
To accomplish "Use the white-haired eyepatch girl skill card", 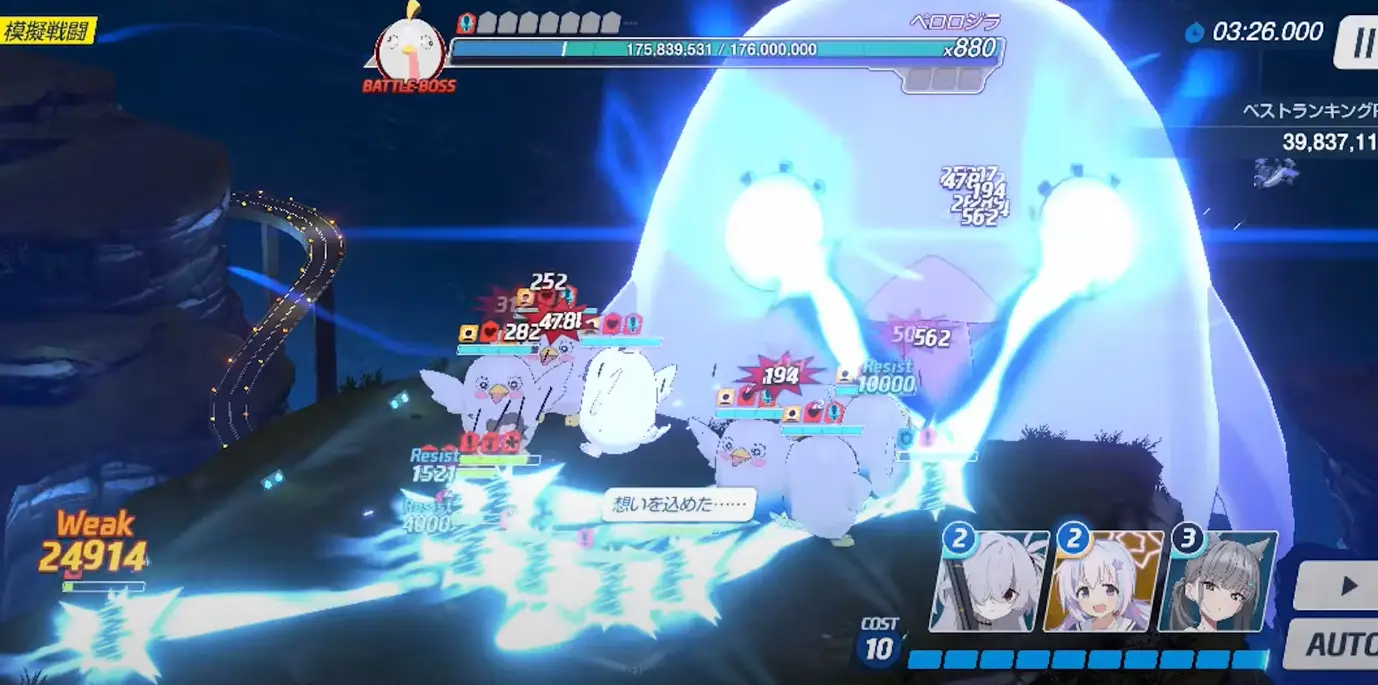I will tap(988, 584).
